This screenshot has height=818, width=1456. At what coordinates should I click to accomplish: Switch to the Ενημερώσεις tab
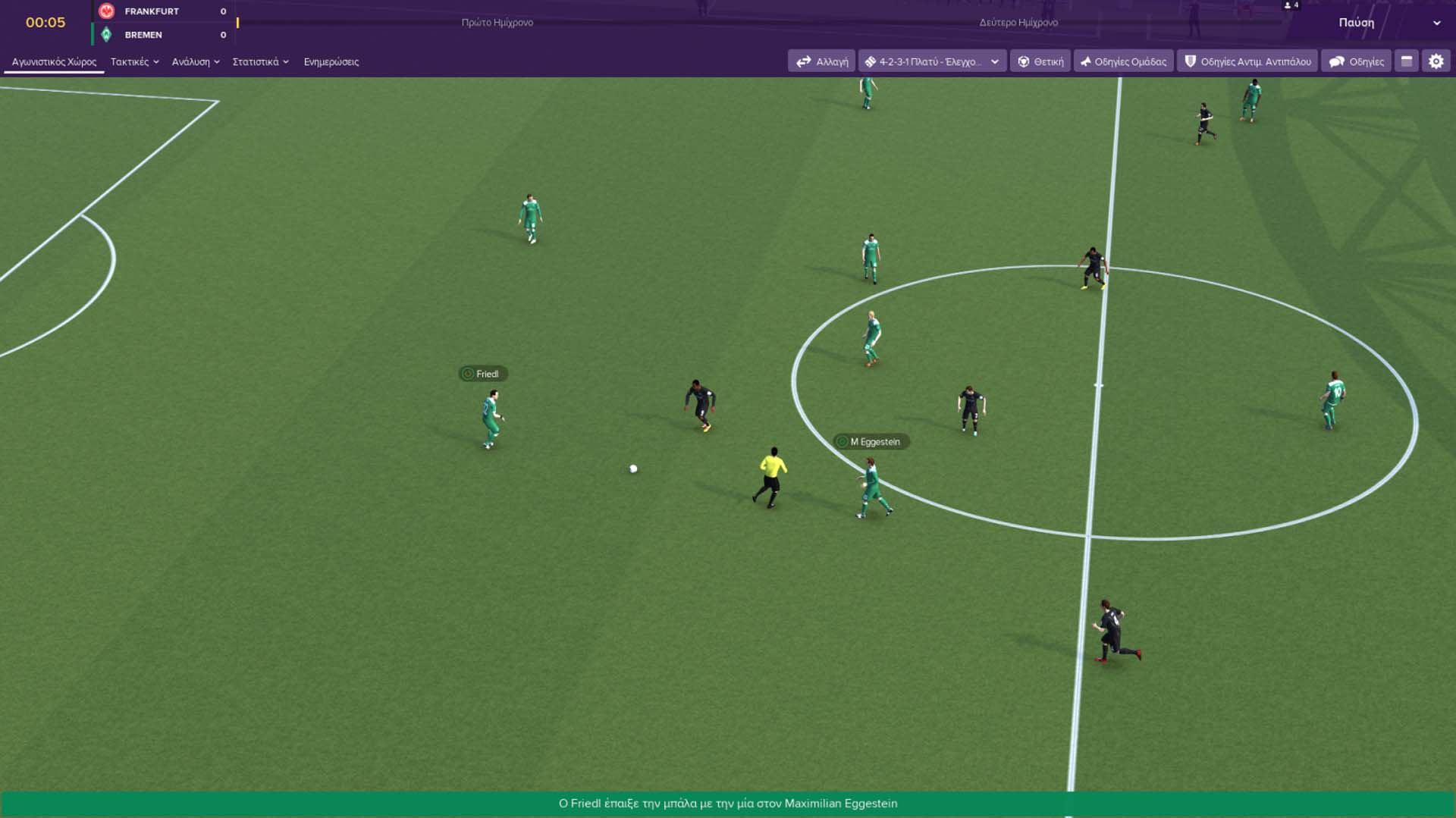(x=332, y=61)
